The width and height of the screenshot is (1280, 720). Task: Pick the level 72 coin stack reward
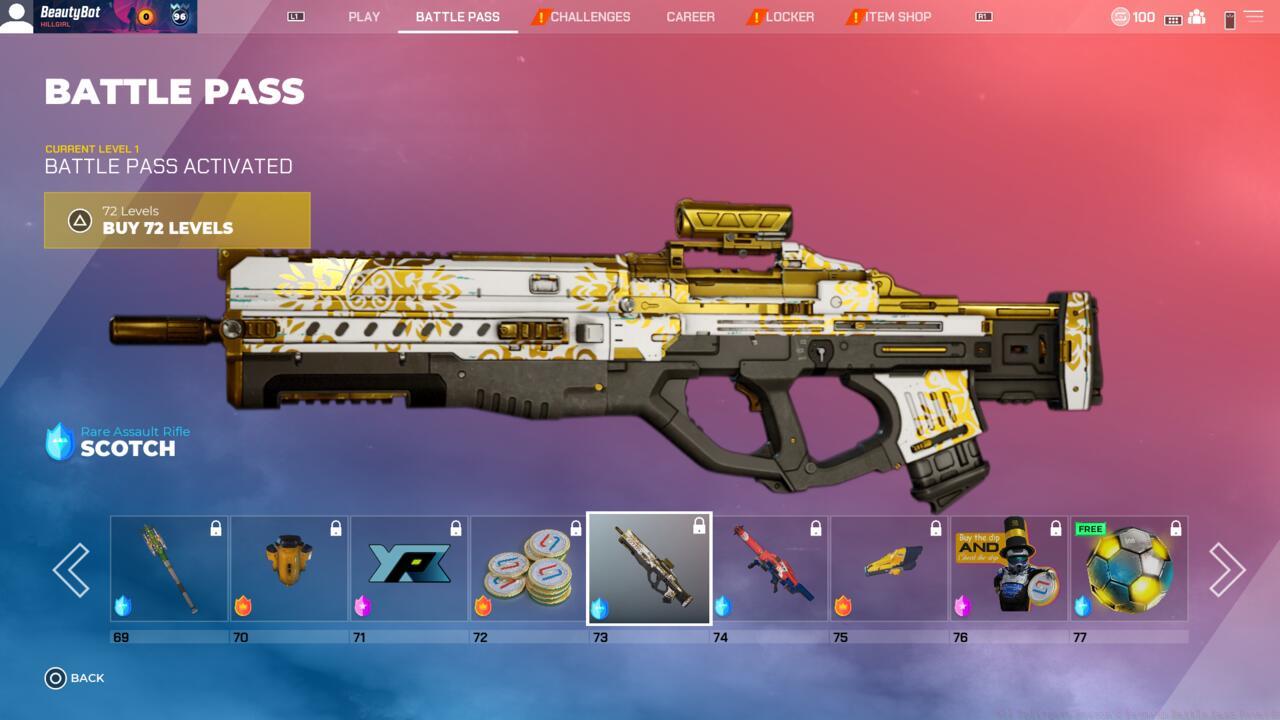529,569
